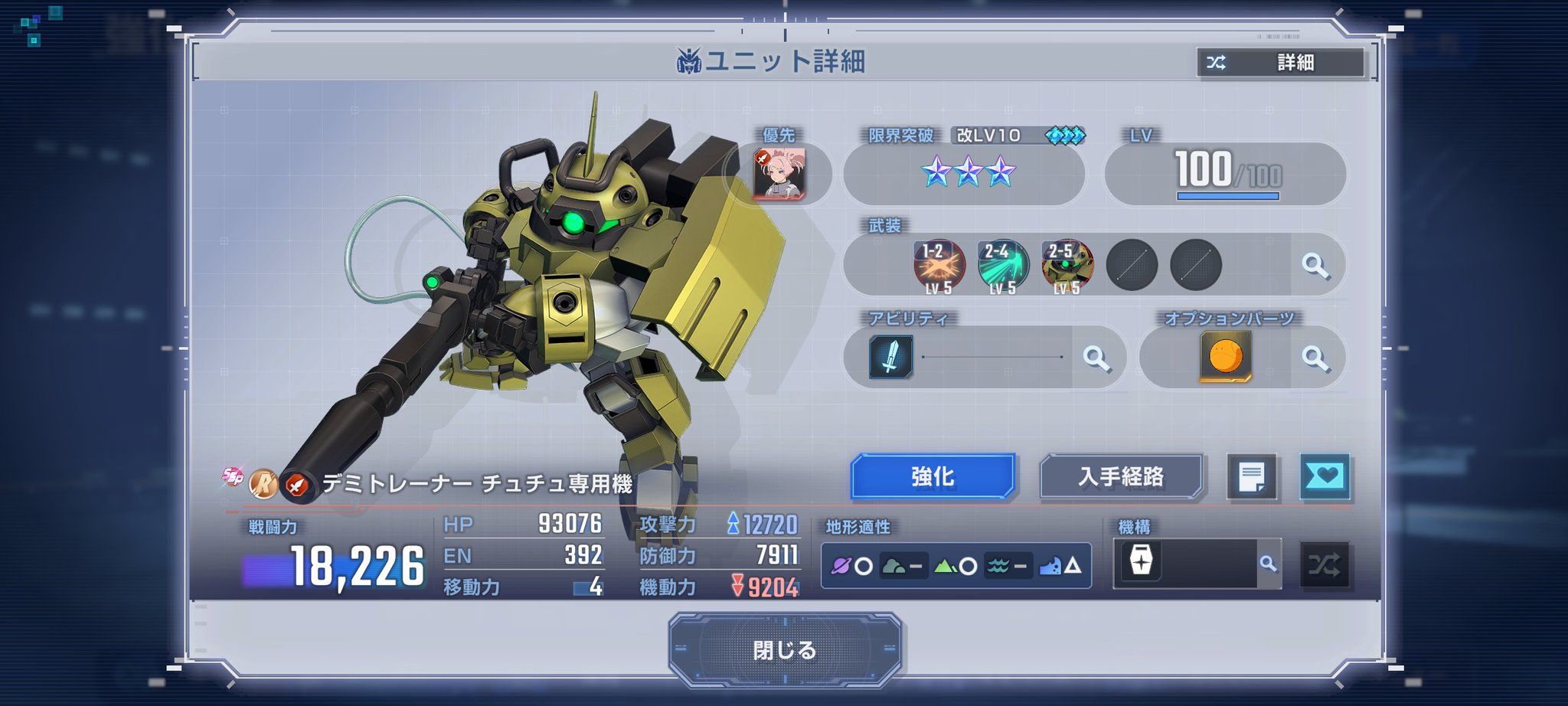Toggle the heart favorite button
The image size is (1568, 706).
click(x=1325, y=477)
